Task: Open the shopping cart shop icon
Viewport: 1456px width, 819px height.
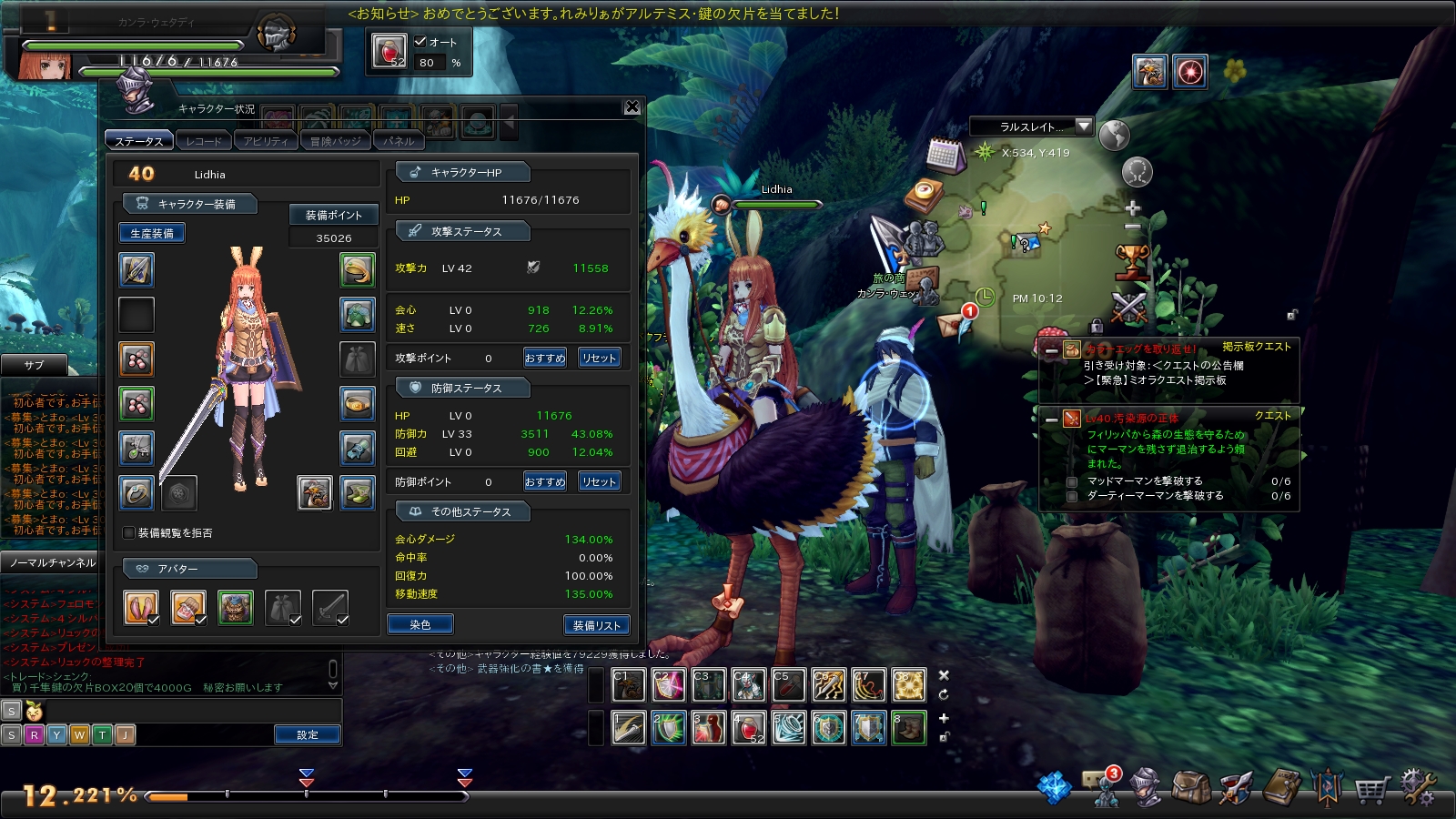Action: point(1372,788)
